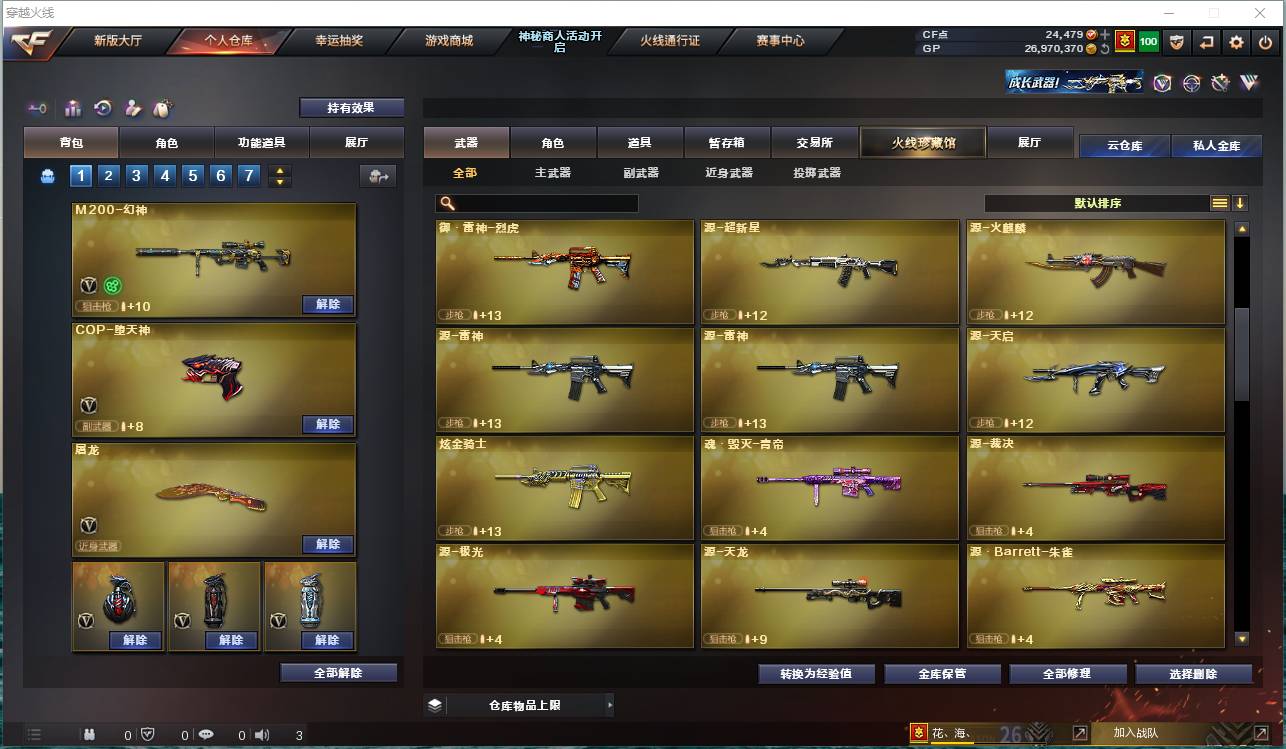Image resolution: width=1286 pixels, height=749 pixels.
Task: Select backpack slot 7
Action: (246, 176)
